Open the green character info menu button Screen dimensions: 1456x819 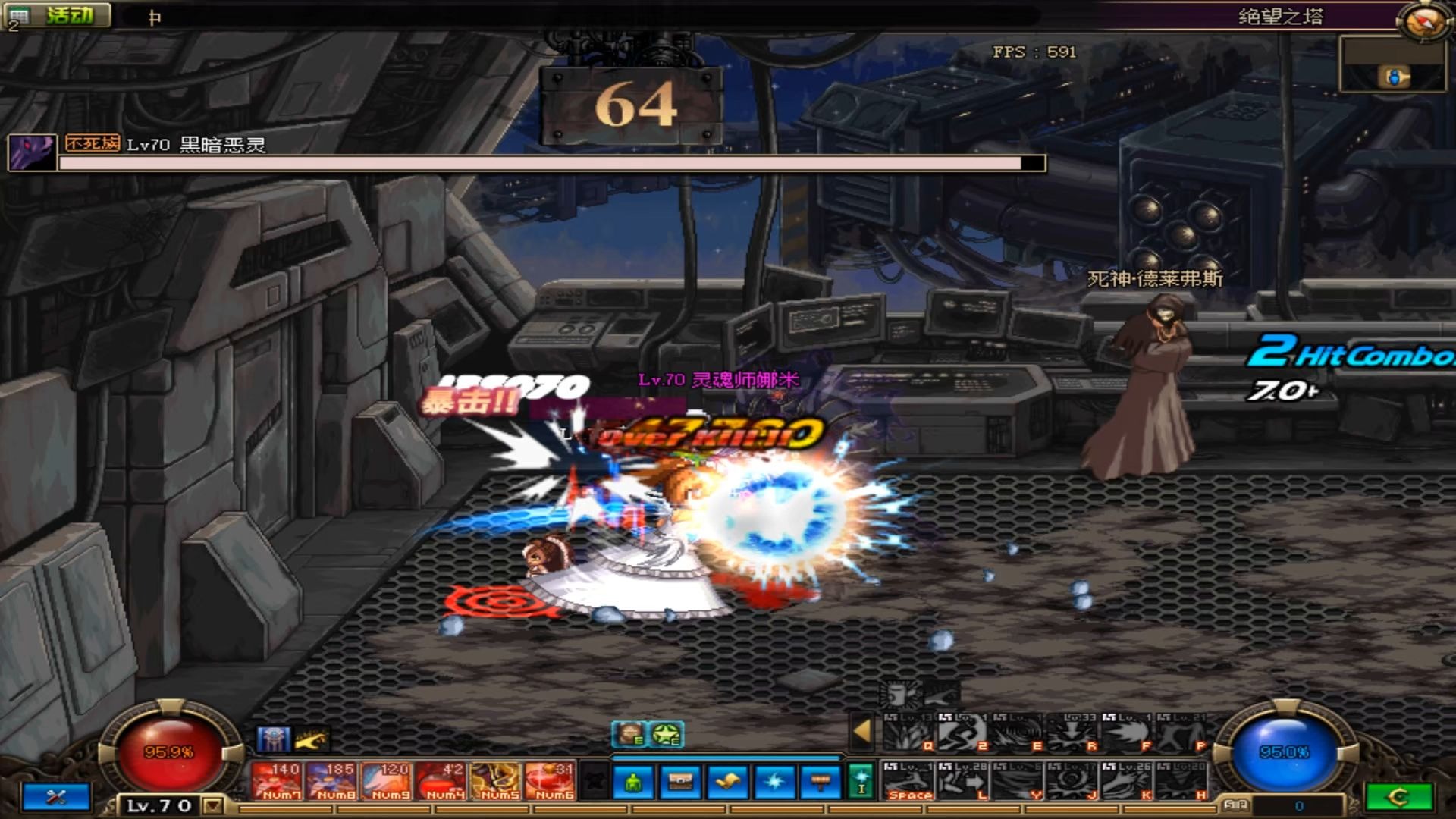click(634, 783)
